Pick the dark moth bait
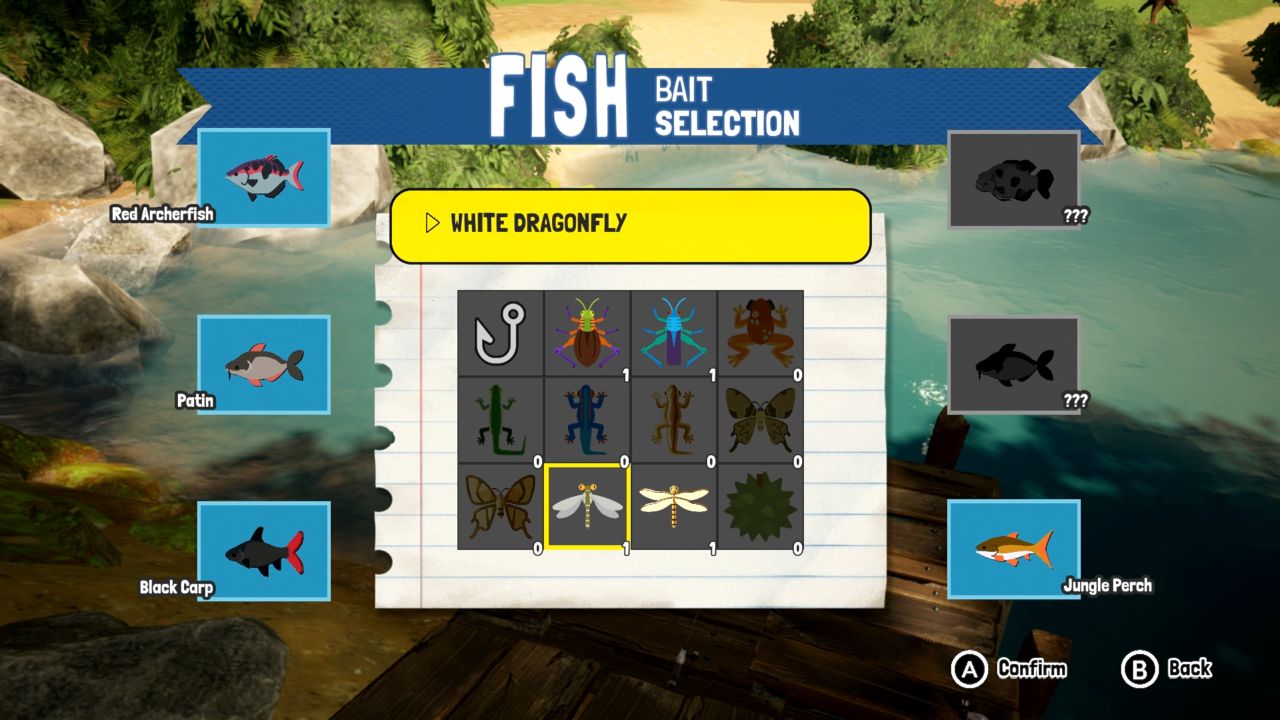This screenshot has height=720, width=1280. (x=758, y=420)
